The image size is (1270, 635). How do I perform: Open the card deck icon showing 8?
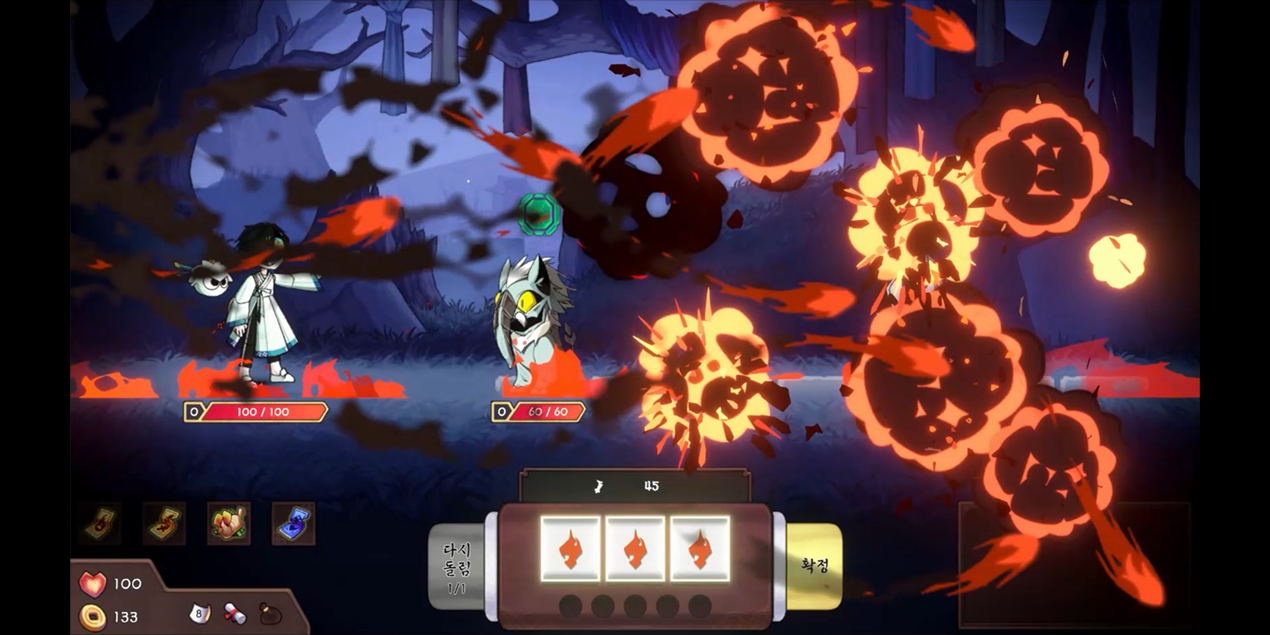[198, 612]
